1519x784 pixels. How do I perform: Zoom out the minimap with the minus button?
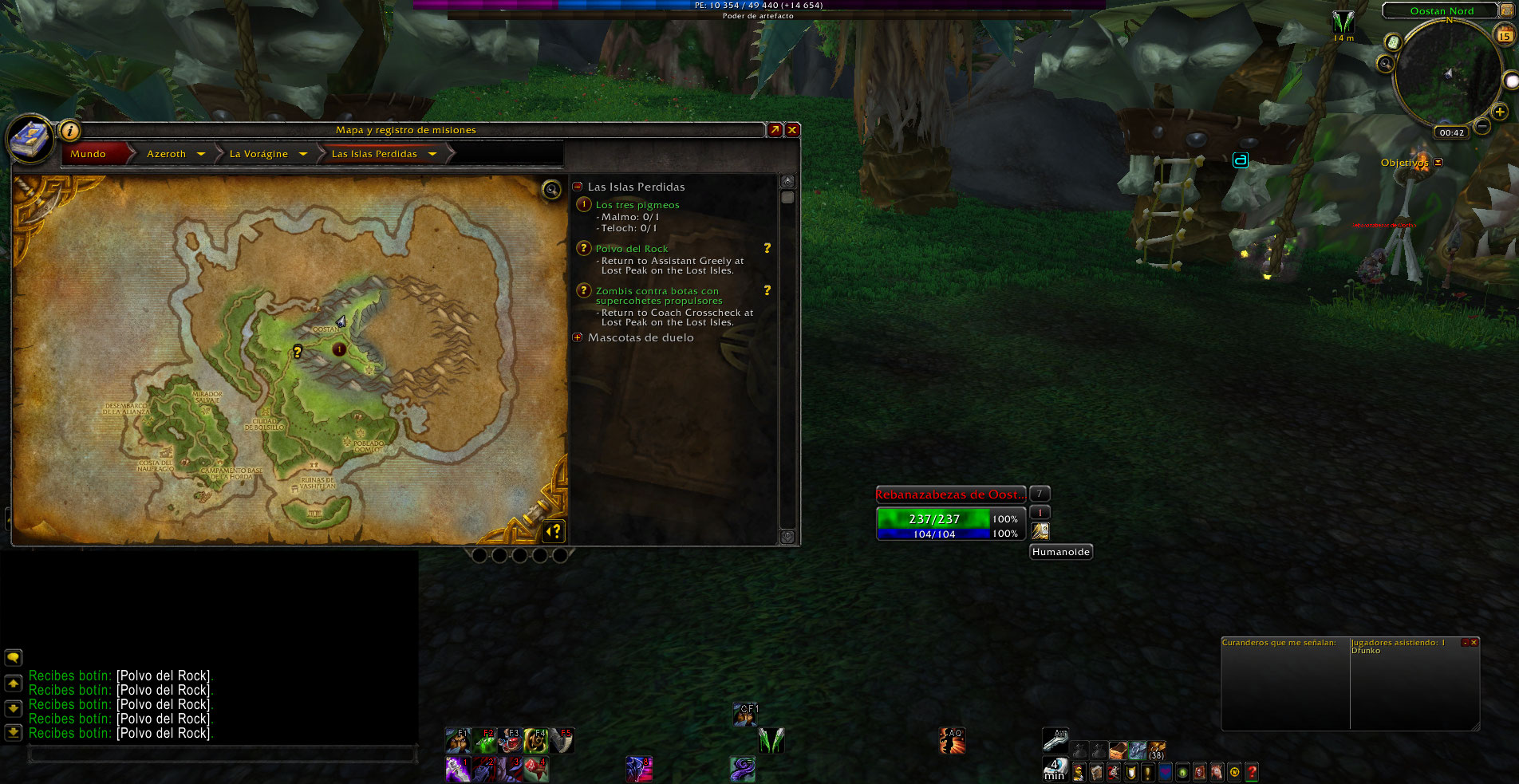tap(1482, 126)
